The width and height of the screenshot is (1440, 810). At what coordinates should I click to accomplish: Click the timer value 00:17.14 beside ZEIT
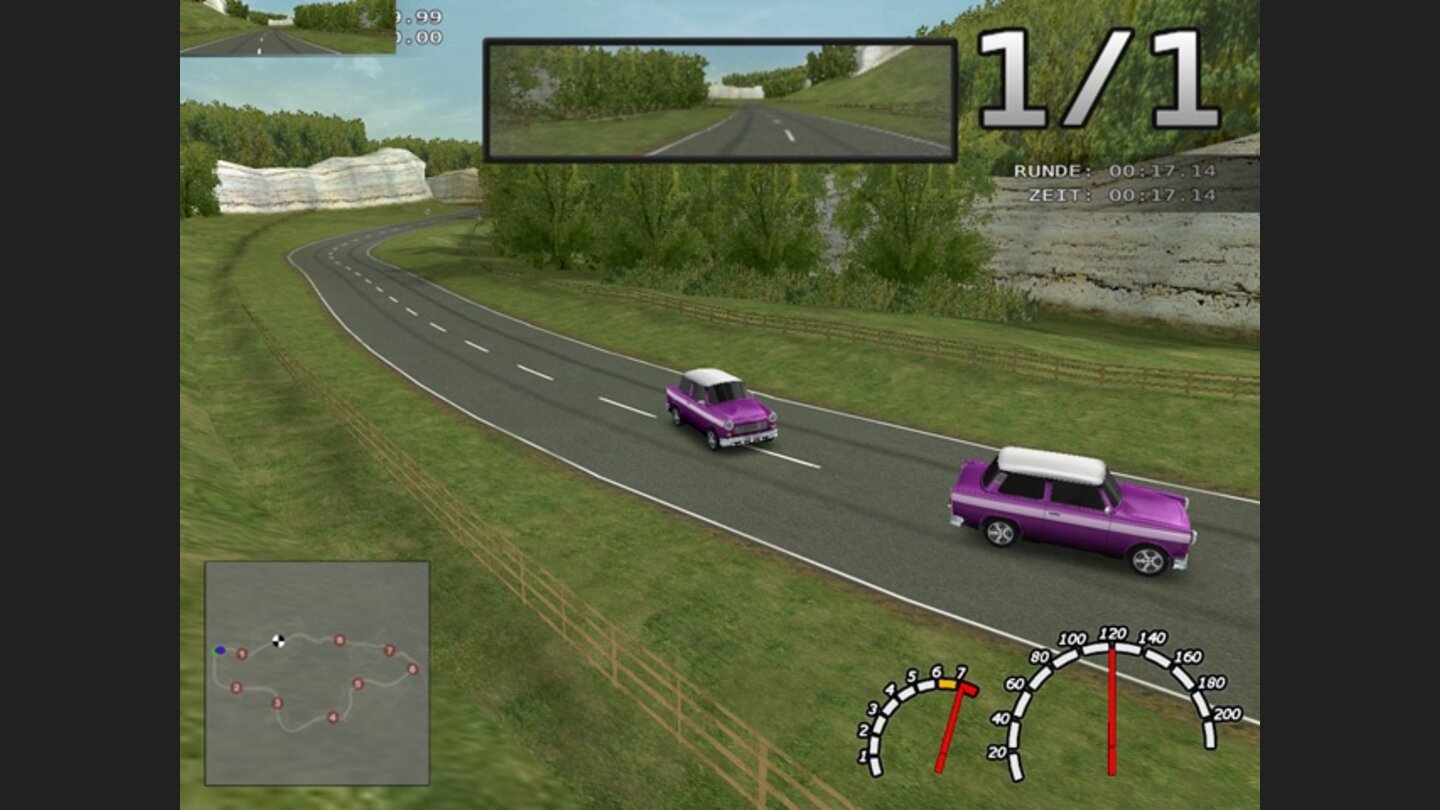point(1165,195)
